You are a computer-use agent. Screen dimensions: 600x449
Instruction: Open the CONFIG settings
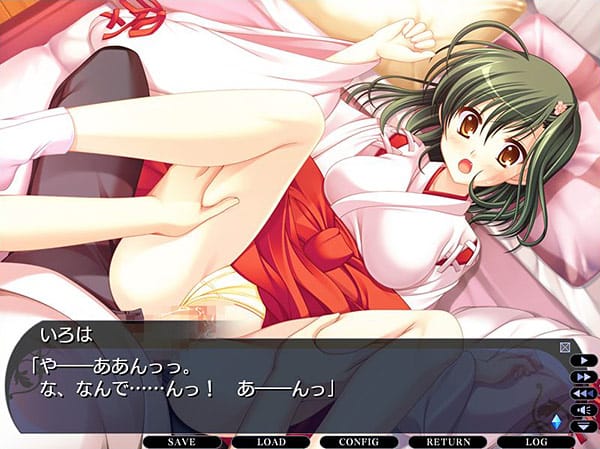click(358, 441)
